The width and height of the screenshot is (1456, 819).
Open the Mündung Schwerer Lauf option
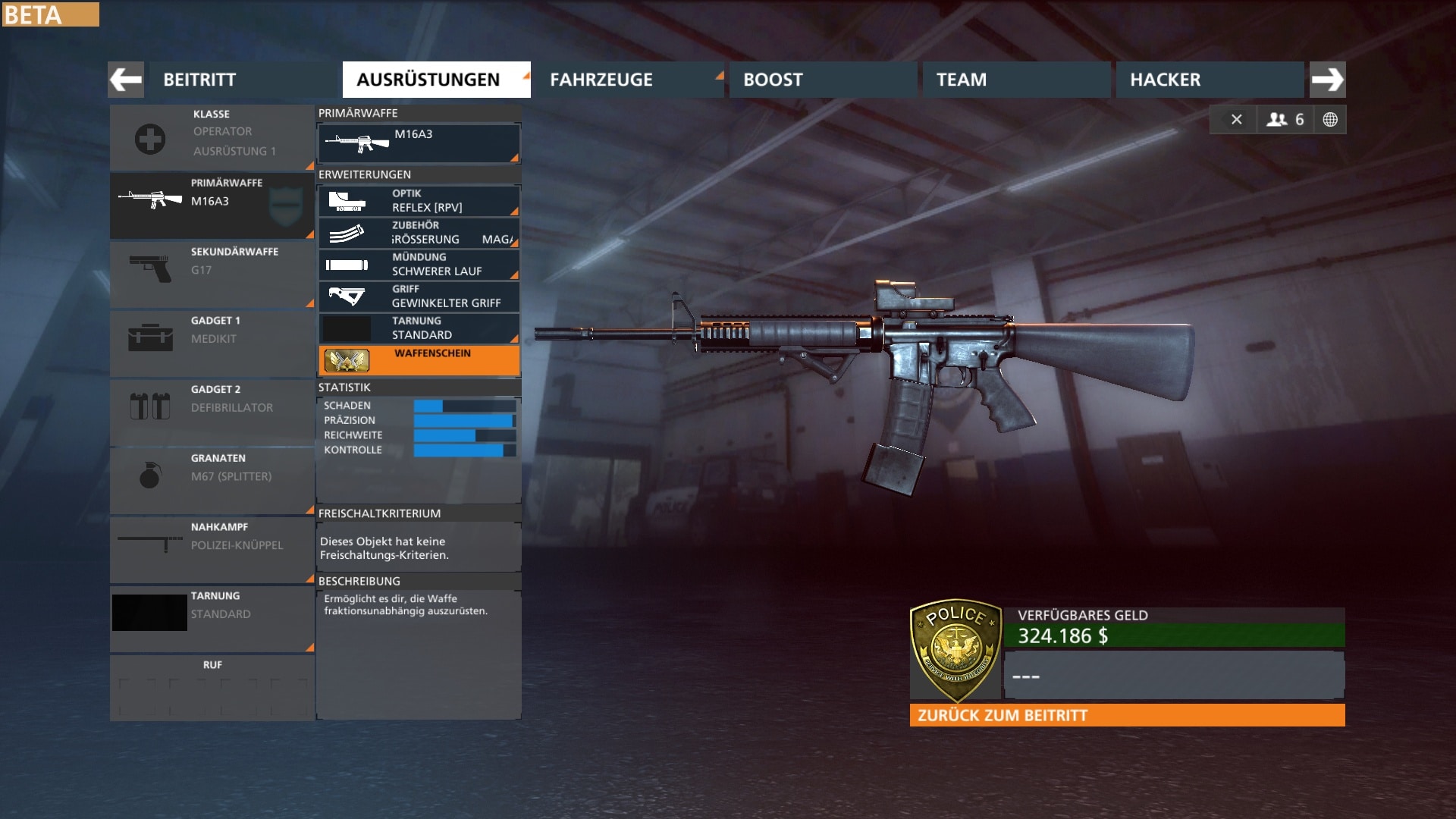[419, 265]
